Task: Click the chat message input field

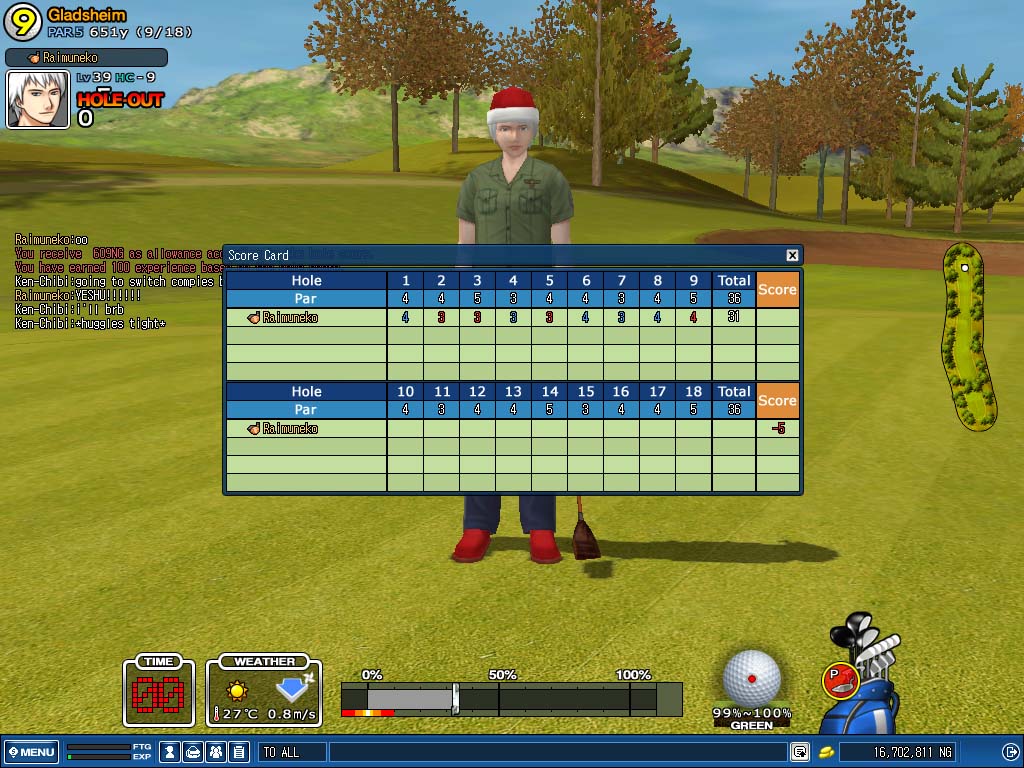Action: point(555,752)
